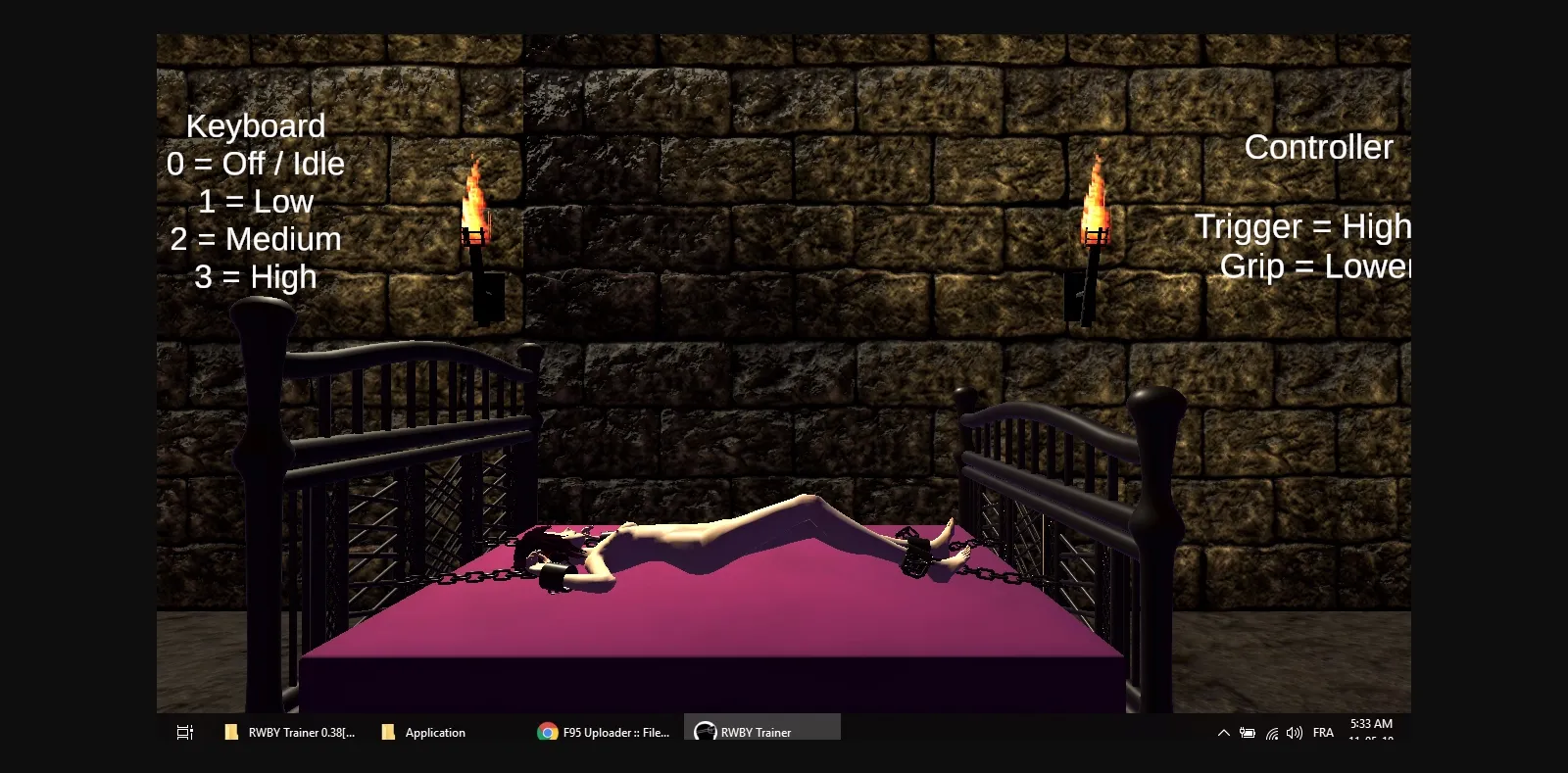Expand hidden system tray icons

(x=1223, y=732)
